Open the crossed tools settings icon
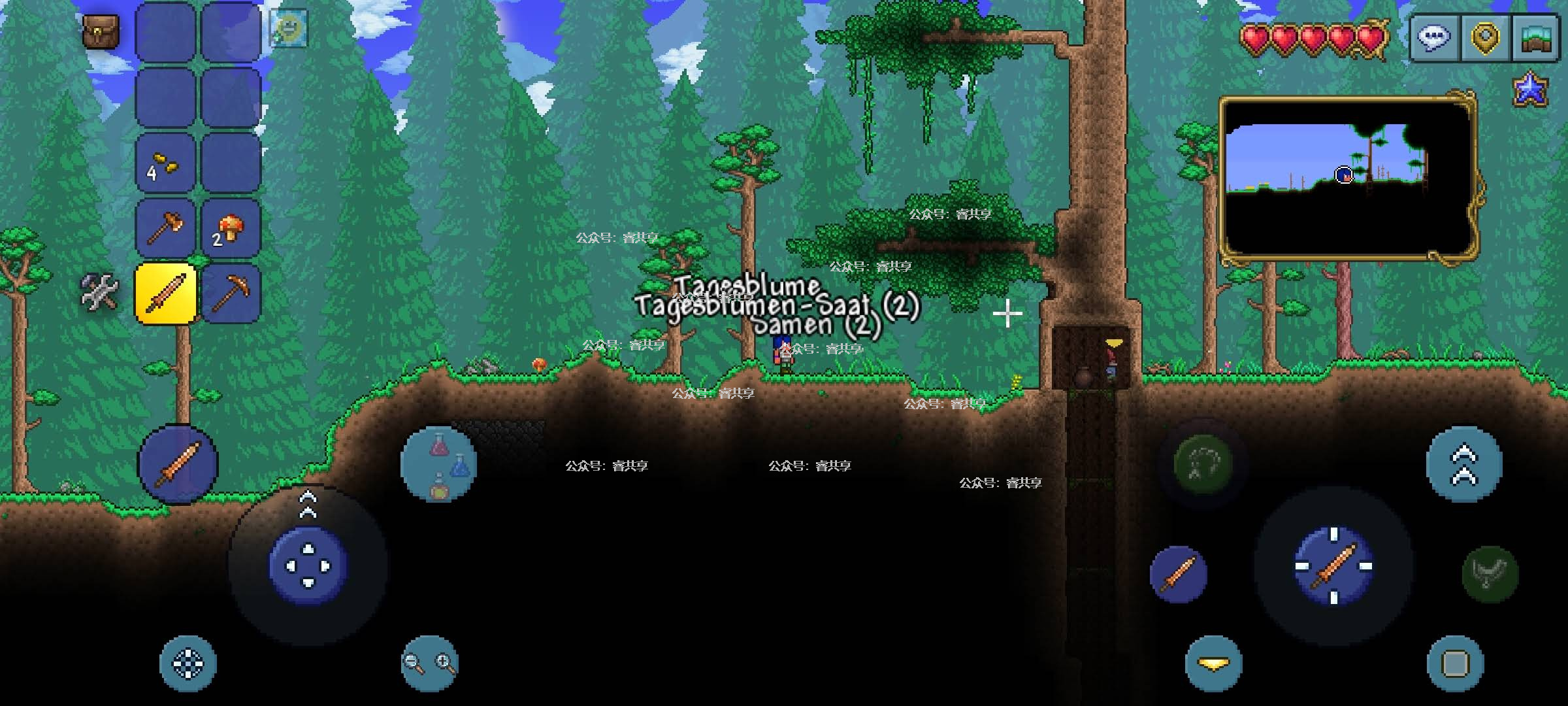 (x=100, y=292)
